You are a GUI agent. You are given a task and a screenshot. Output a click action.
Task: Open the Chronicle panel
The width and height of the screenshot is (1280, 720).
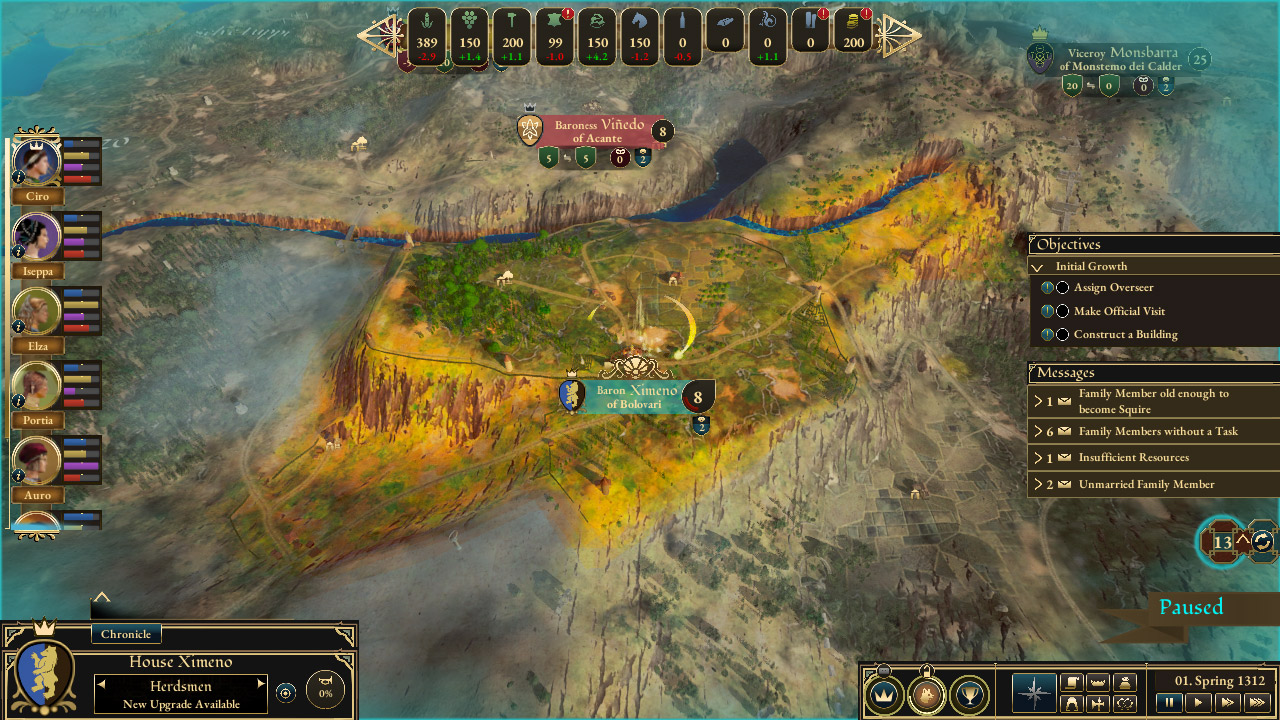(126, 634)
